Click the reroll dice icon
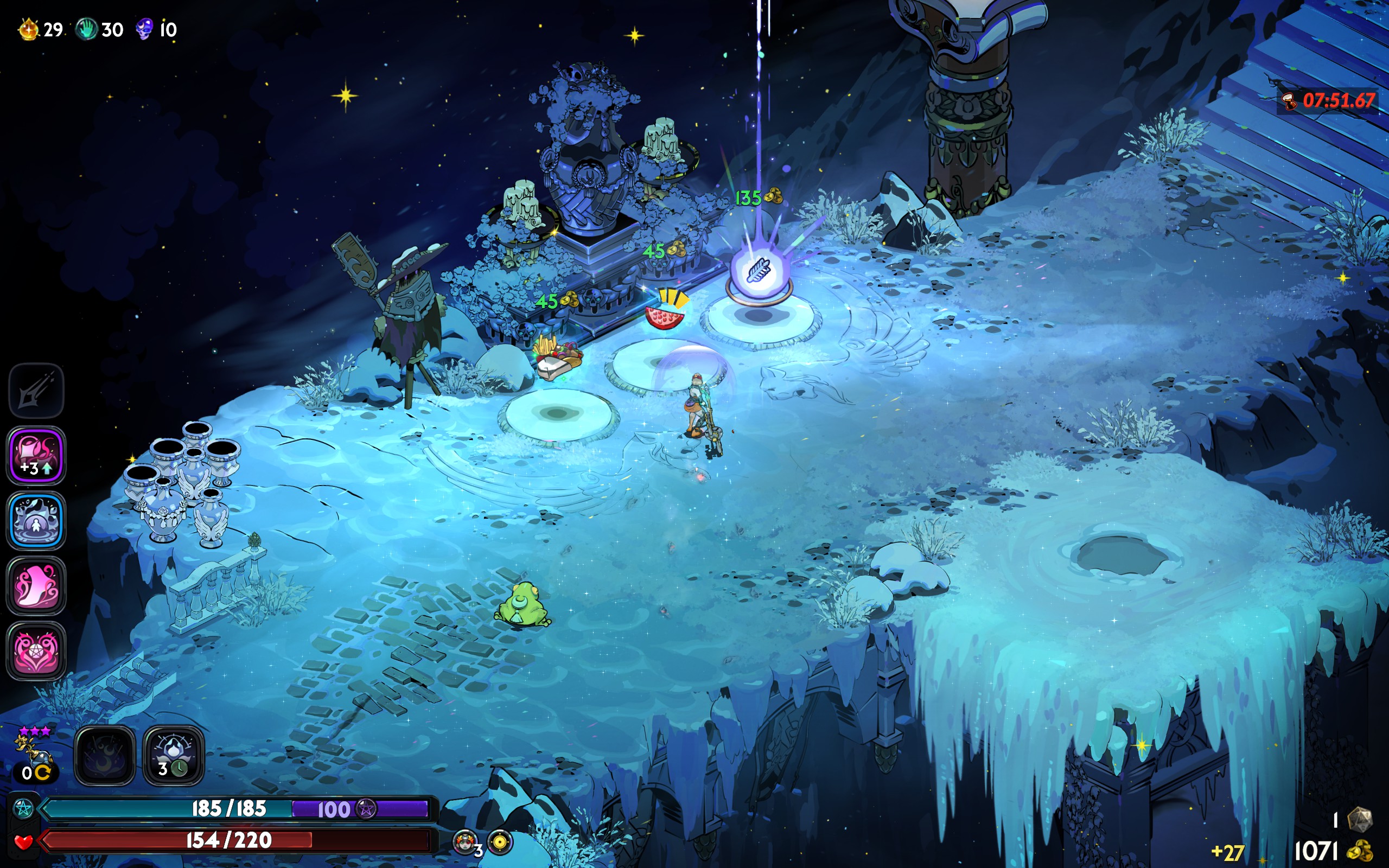This screenshot has width=1389, height=868. click(x=1359, y=819)
